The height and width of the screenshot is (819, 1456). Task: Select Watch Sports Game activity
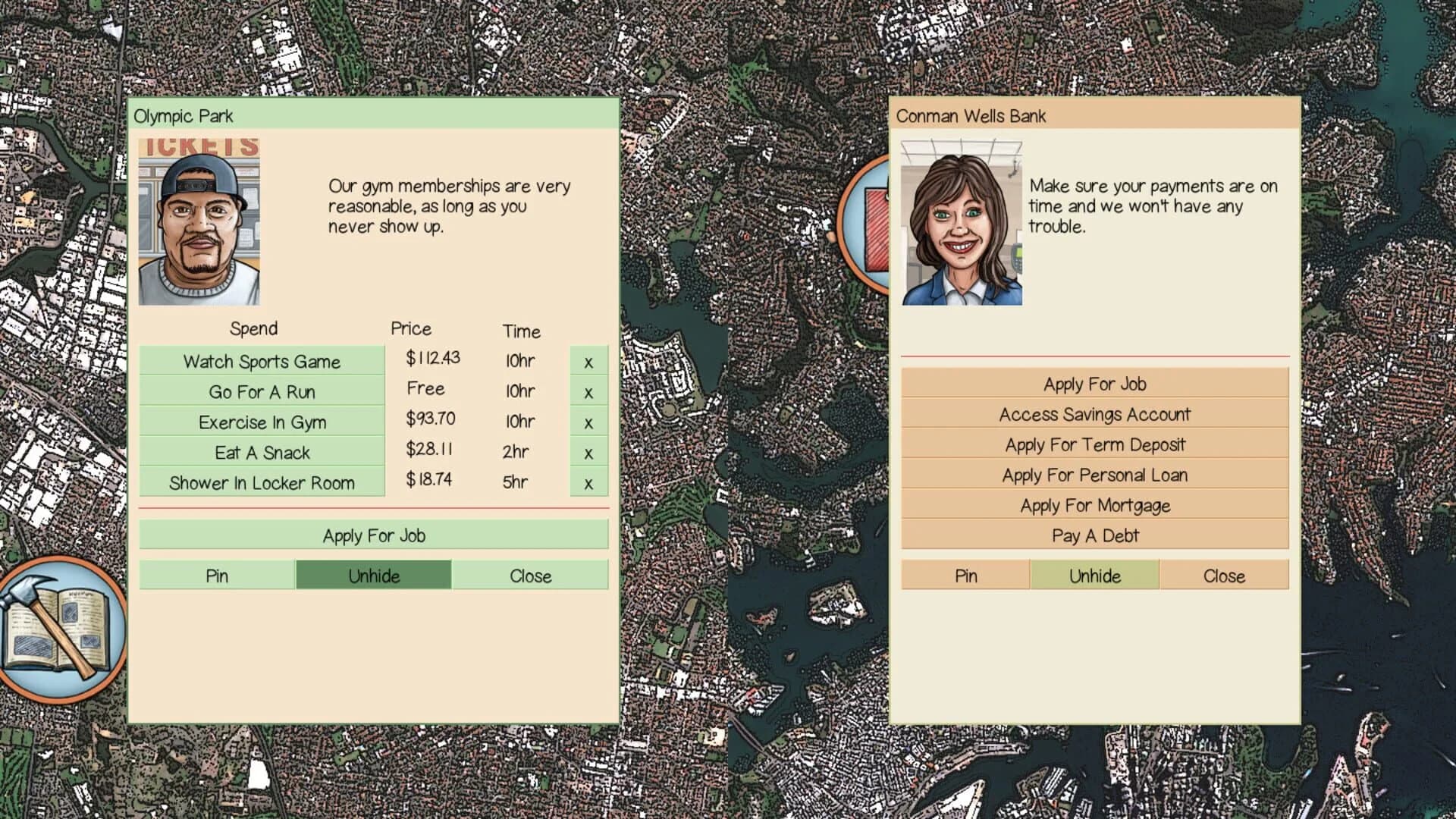click(x=262, y=362)
